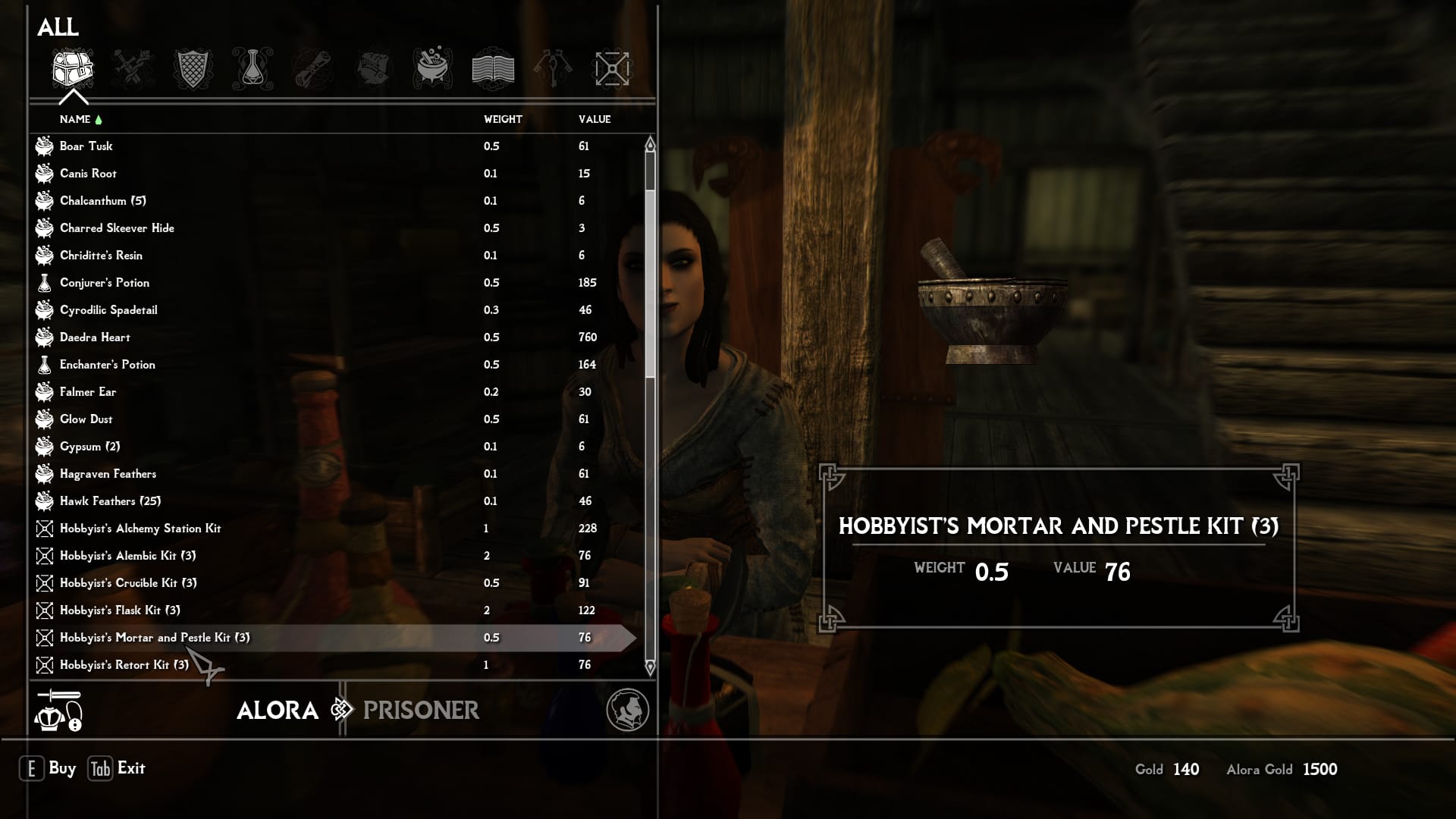Screen dimensions: 1456x819
Task: Select Hawk Feathers in the list
Action: 110,501
